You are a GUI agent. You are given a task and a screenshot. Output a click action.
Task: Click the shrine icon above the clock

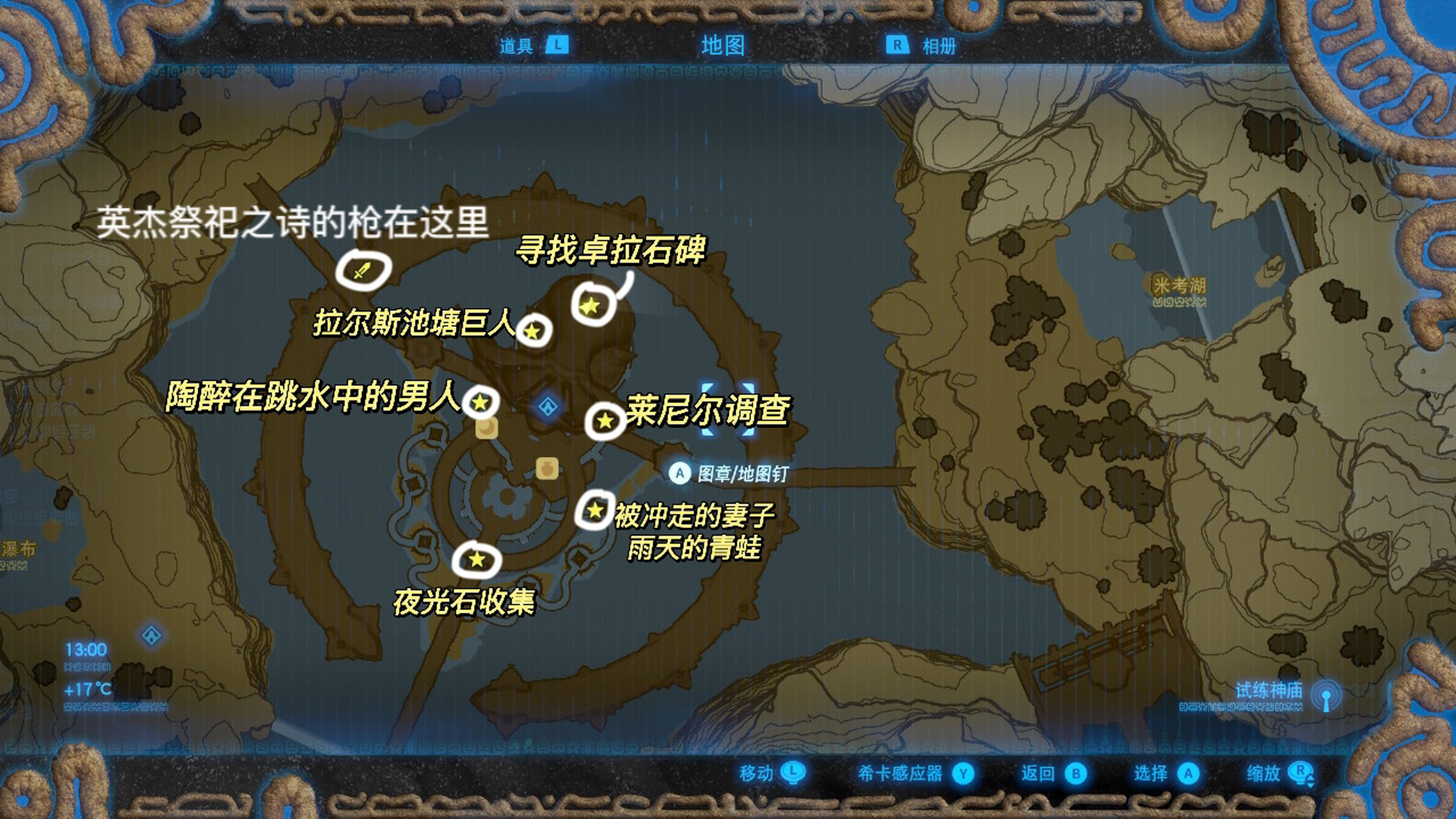152,635
